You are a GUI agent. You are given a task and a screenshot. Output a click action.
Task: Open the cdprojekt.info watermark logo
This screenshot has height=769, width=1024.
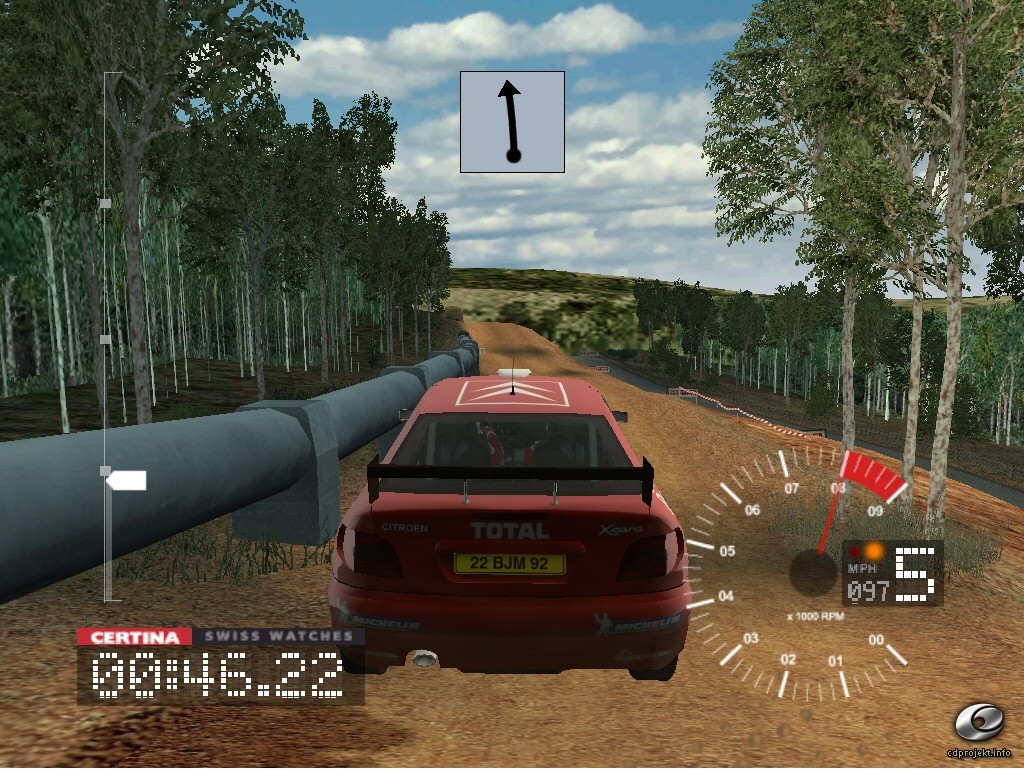pos(979,722)
